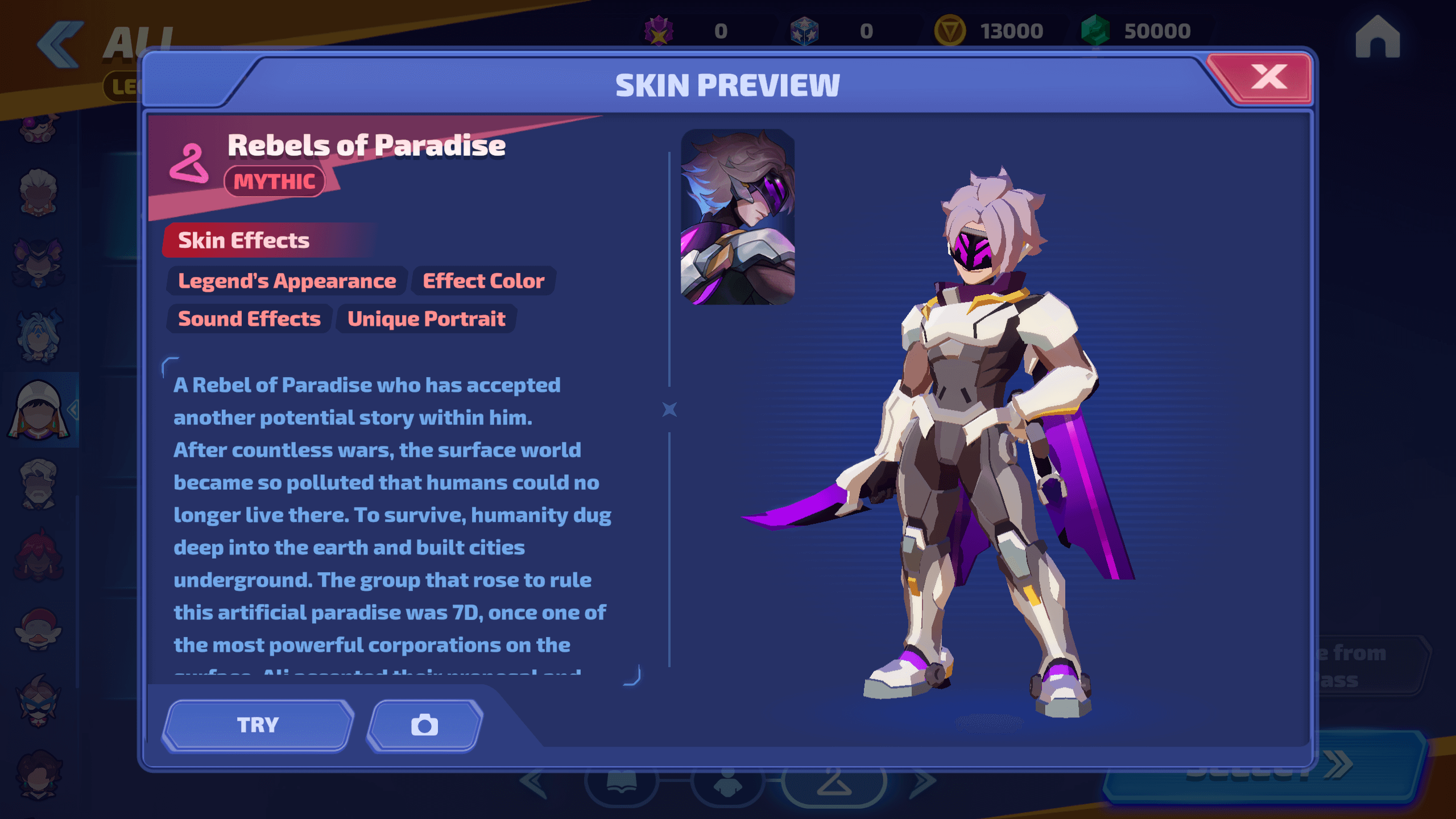Viewport: 1456px width, 819px height.
Task: Choose the Sound Effects tag
Action: pyautogui.click(x=249, y=319)
